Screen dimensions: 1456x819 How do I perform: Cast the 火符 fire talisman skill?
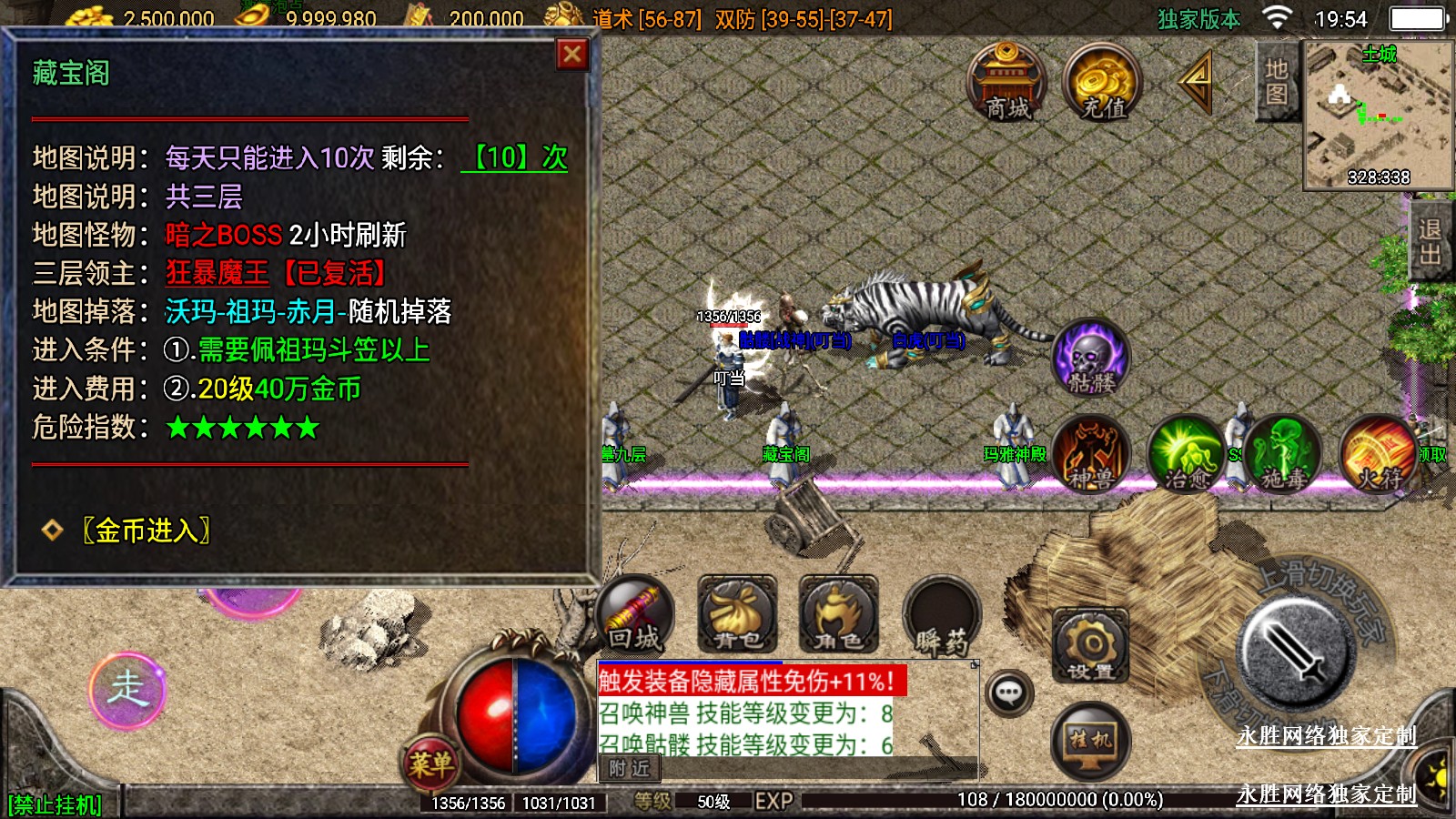[x=1379, y=454]
